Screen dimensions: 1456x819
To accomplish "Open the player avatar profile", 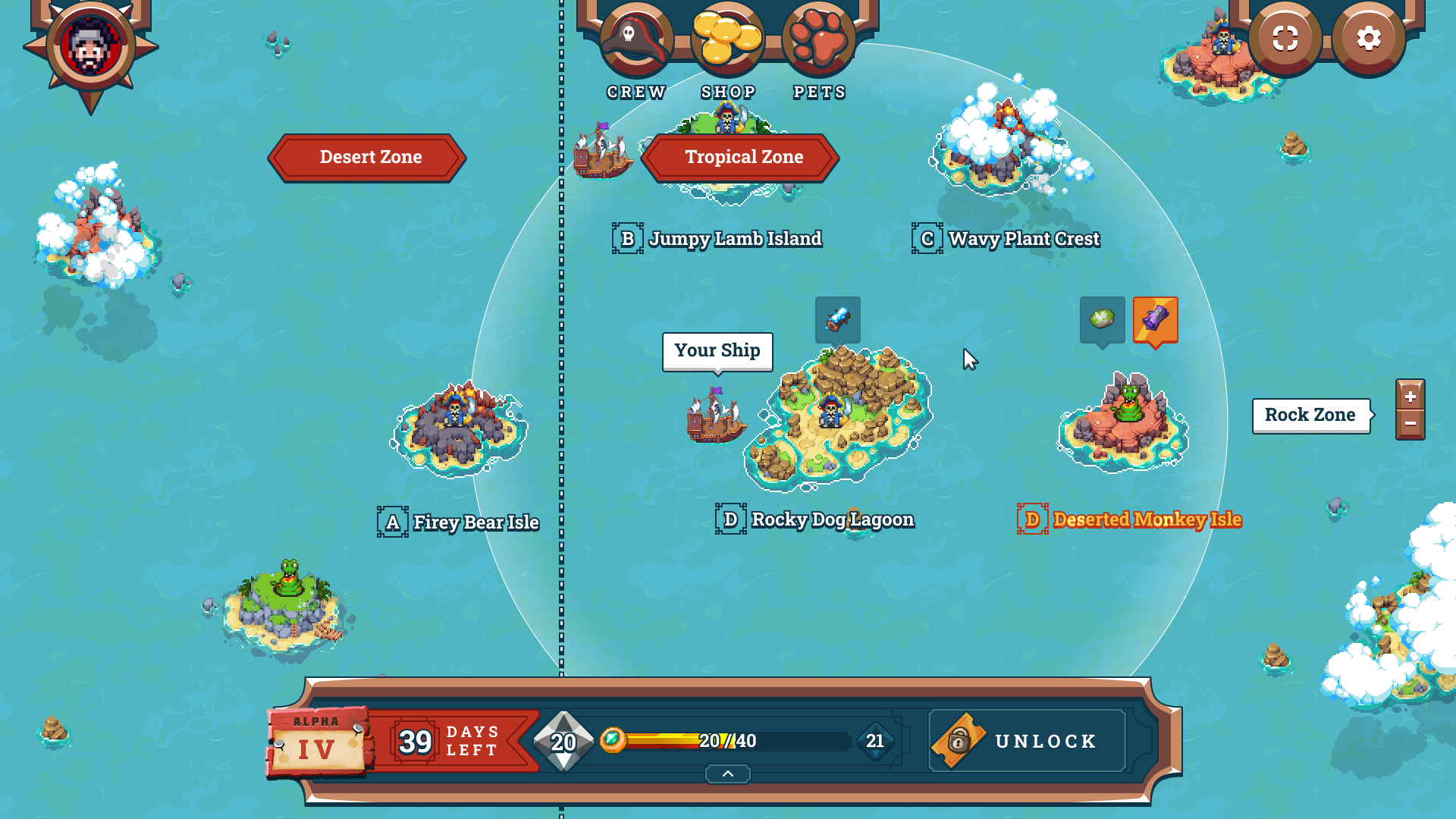I will pos(91,47).
